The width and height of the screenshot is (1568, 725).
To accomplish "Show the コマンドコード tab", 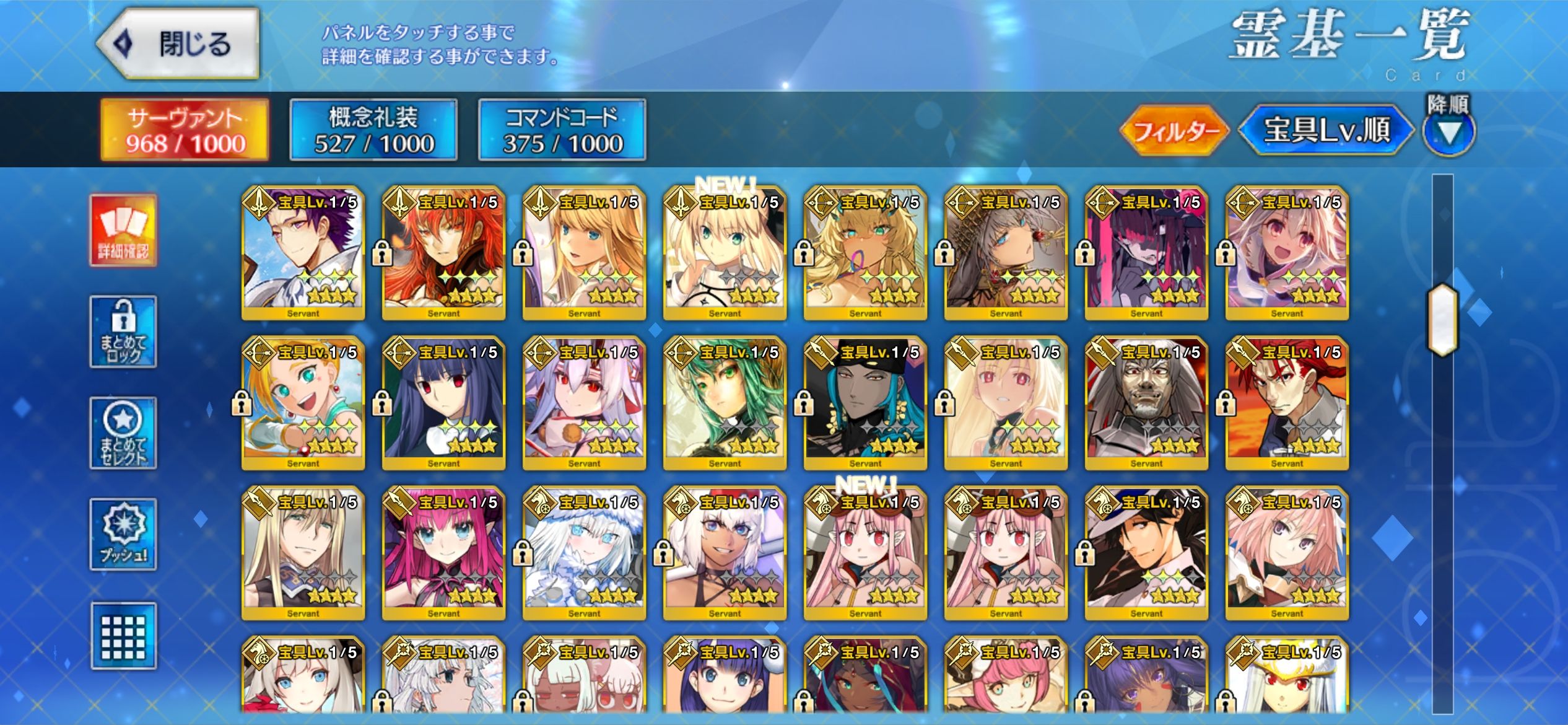I will (562, 130).
